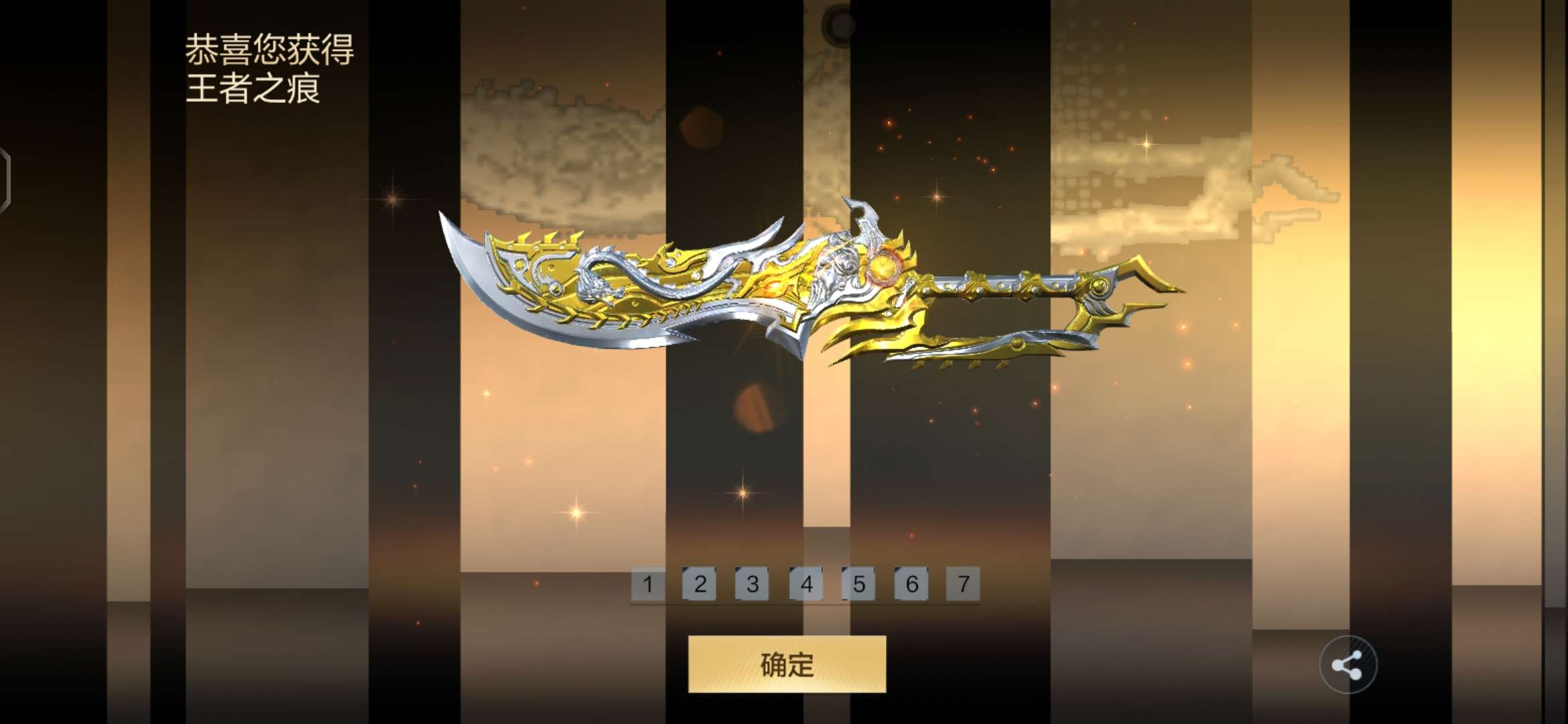
Task: Tap the weapon name 王者之痕 text
Action: pos(255,89)
